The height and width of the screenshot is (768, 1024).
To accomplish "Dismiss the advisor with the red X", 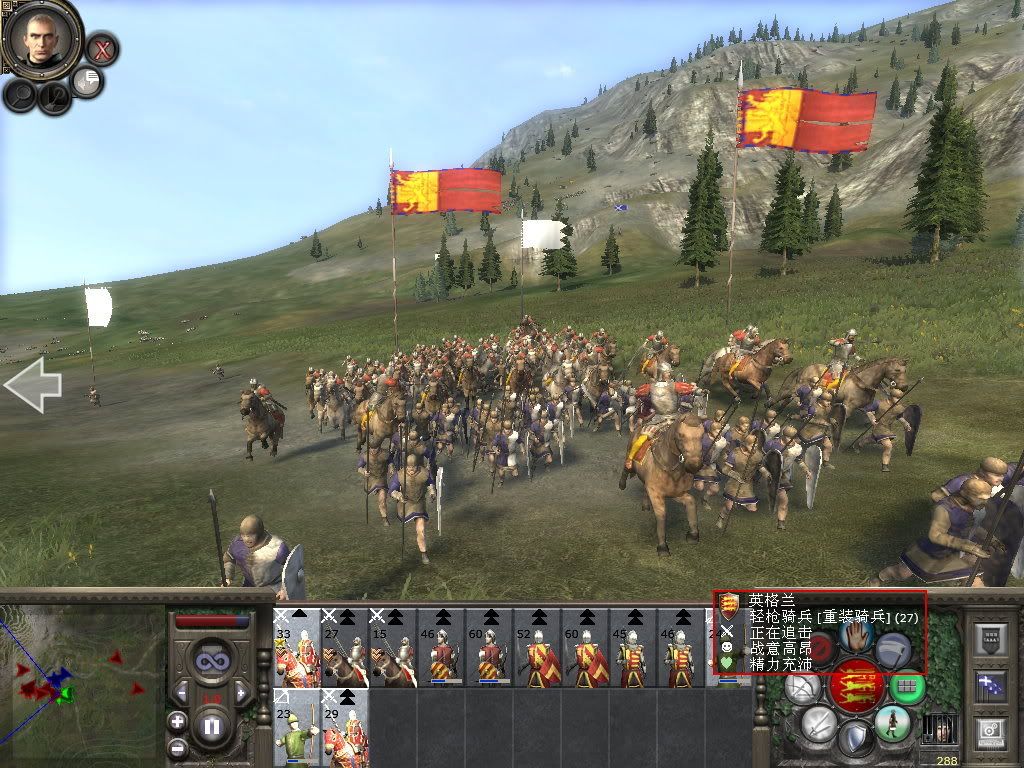I will (x=101, y=48).
